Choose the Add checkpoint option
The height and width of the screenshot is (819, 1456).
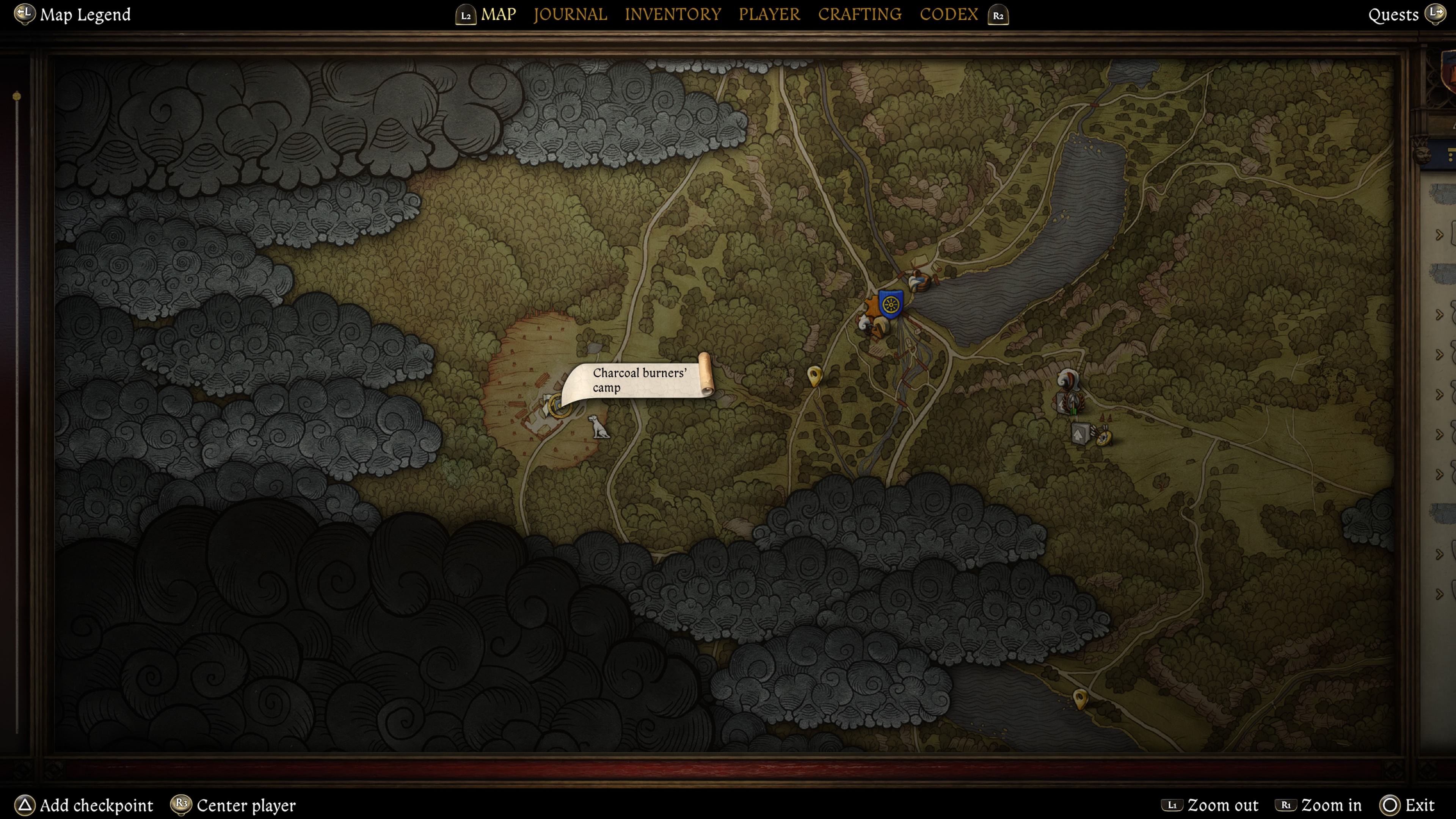tap(96, 805)
